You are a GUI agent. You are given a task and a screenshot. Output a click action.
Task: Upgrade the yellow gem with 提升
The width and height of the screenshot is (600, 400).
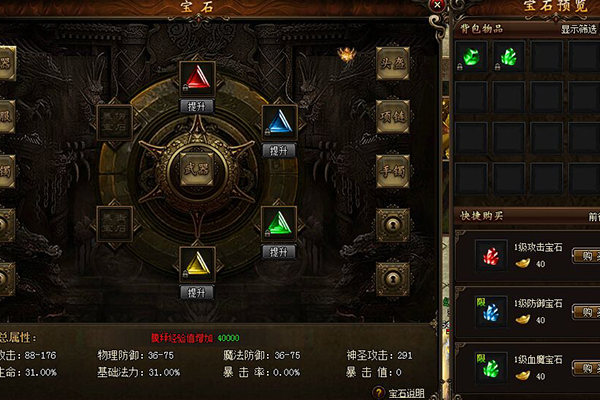pos(196,292)
